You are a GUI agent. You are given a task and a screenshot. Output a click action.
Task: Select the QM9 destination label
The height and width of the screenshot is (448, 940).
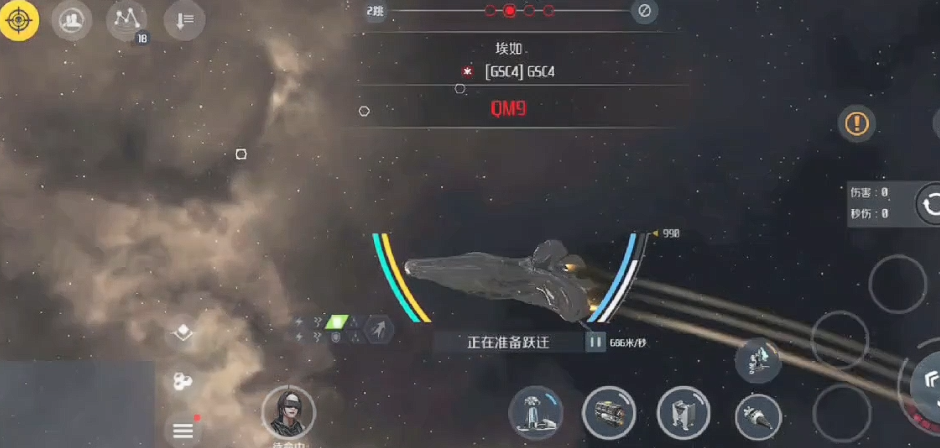click(x=508, y=109)
